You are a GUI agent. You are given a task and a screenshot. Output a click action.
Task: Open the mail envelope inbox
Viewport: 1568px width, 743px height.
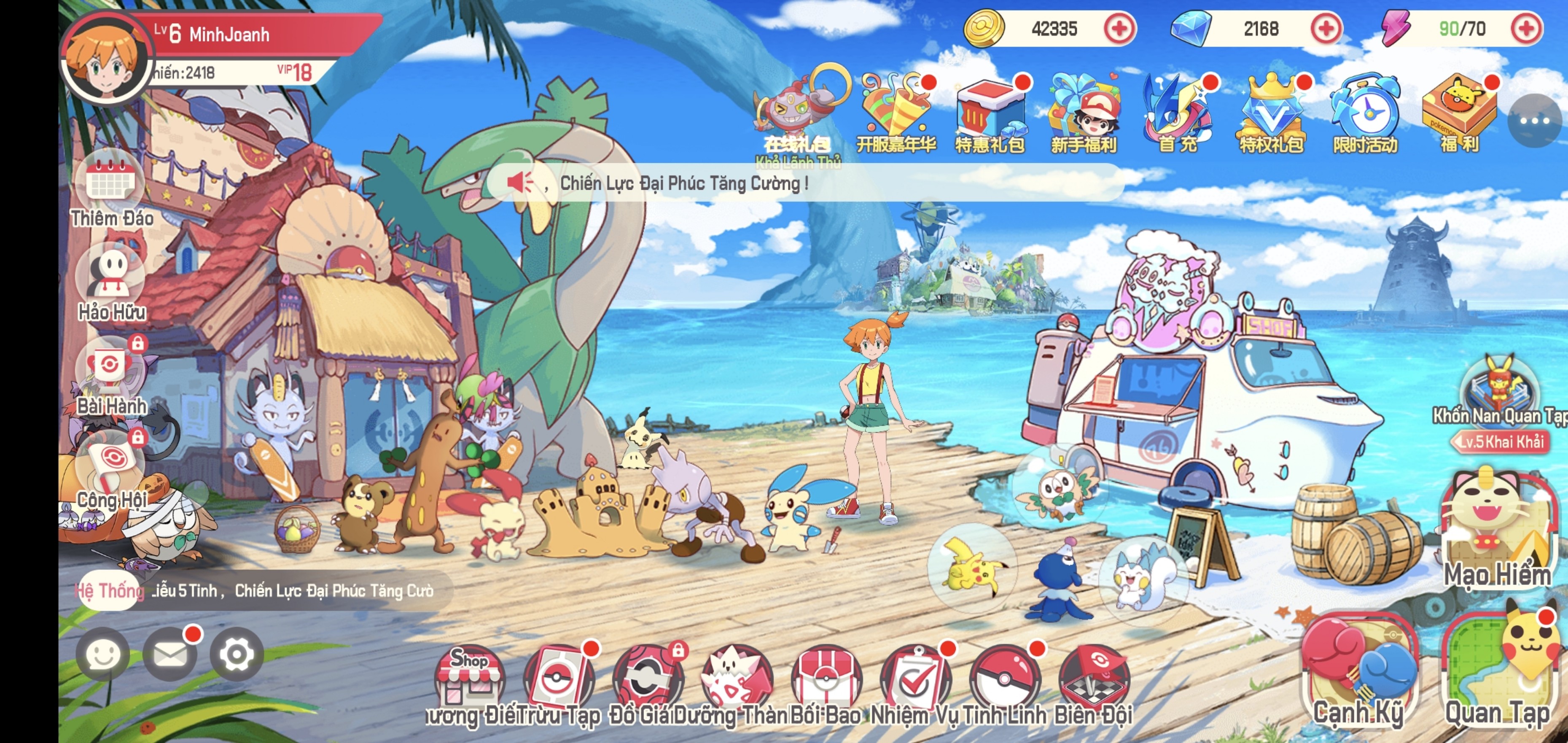click(169, 654)
